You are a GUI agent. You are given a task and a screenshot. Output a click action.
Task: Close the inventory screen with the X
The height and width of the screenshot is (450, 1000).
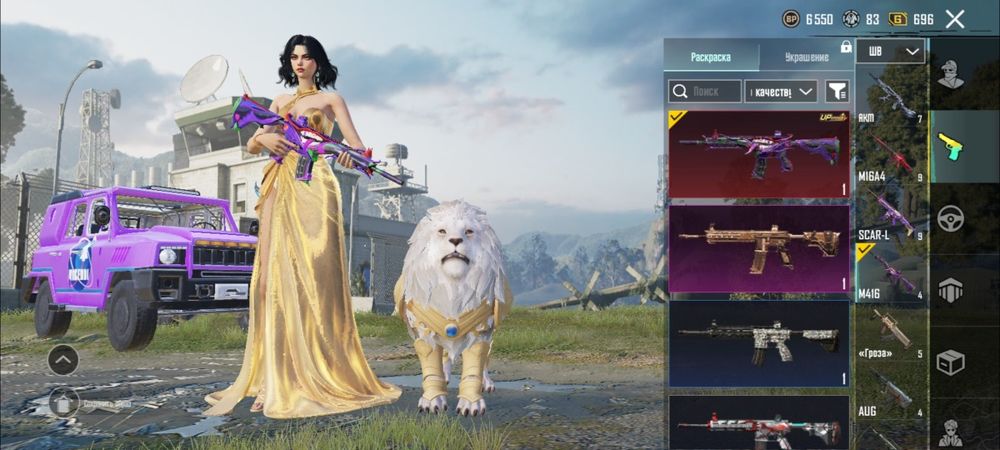955,19
